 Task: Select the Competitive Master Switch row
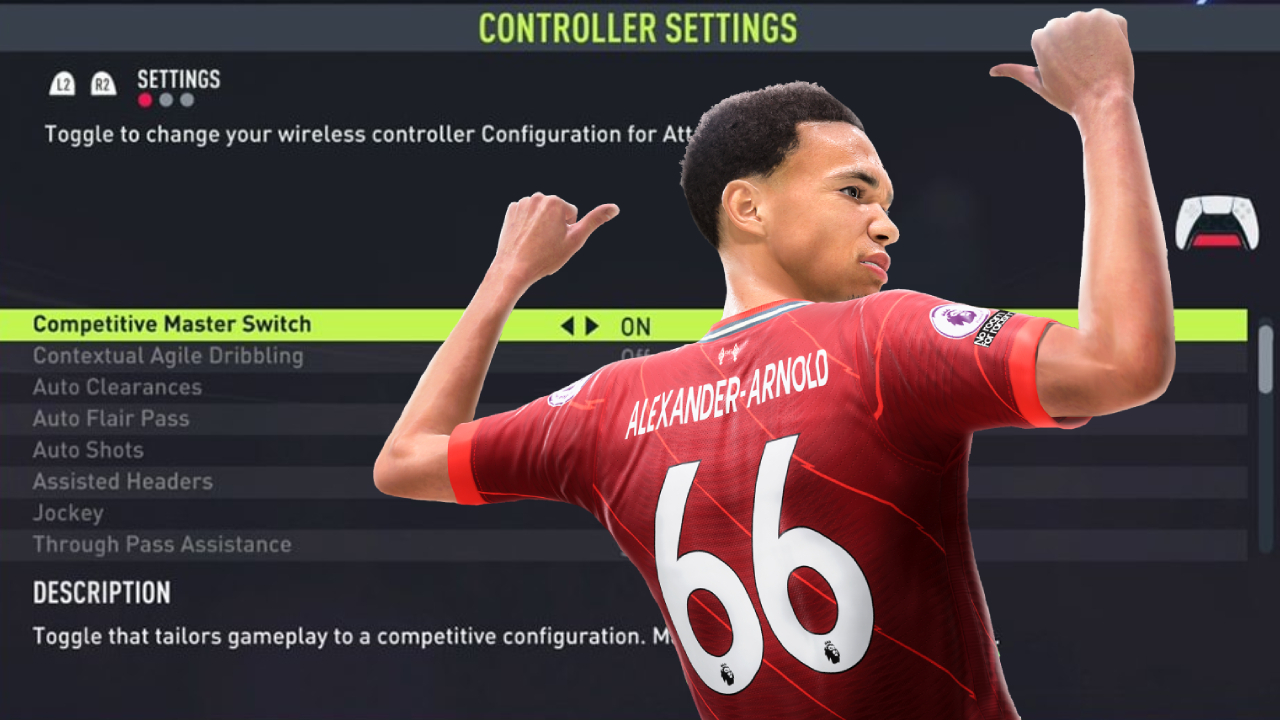click(x=172, y=325)
